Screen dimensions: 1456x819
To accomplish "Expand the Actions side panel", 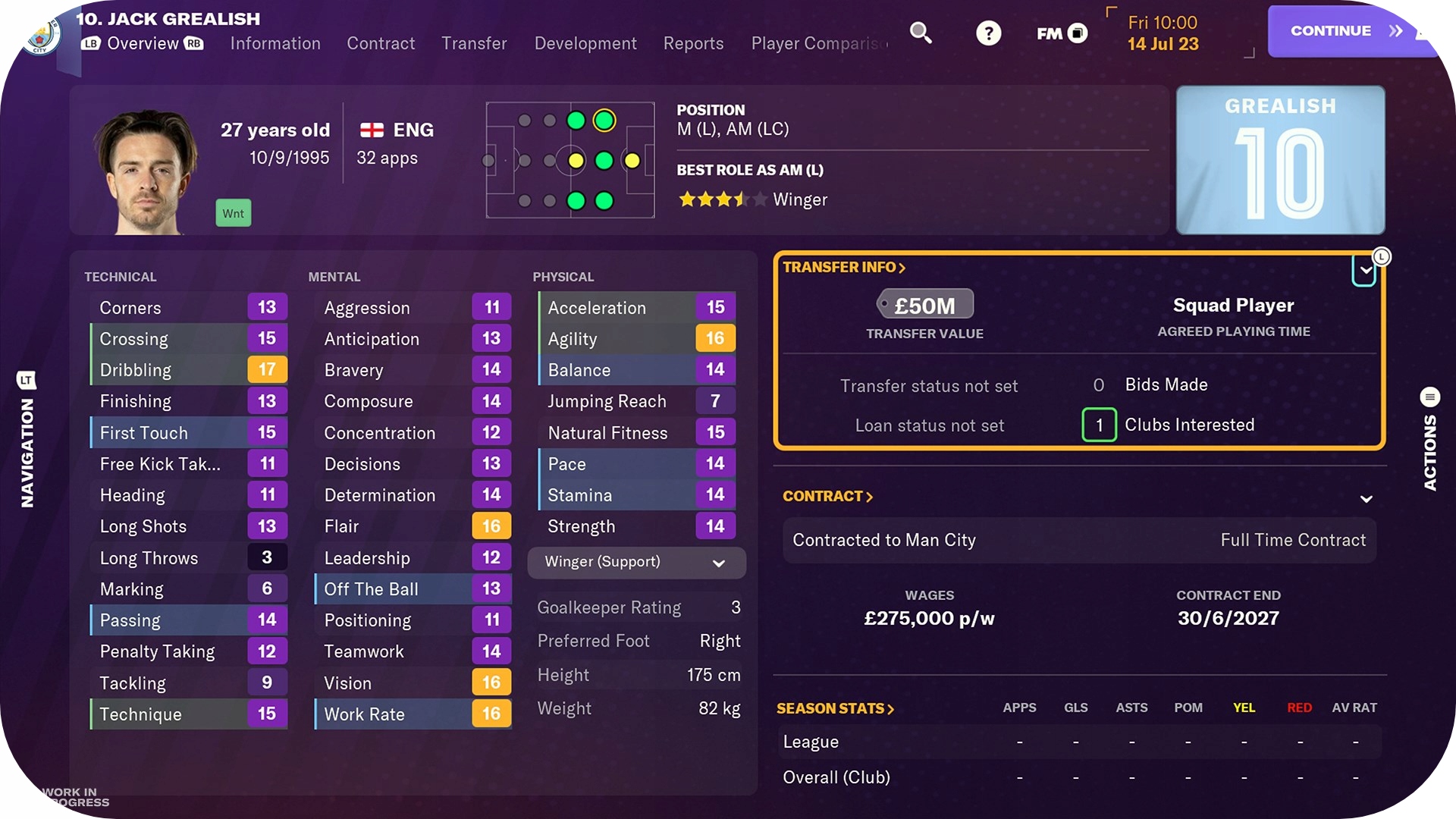I will coord(1429,397).
